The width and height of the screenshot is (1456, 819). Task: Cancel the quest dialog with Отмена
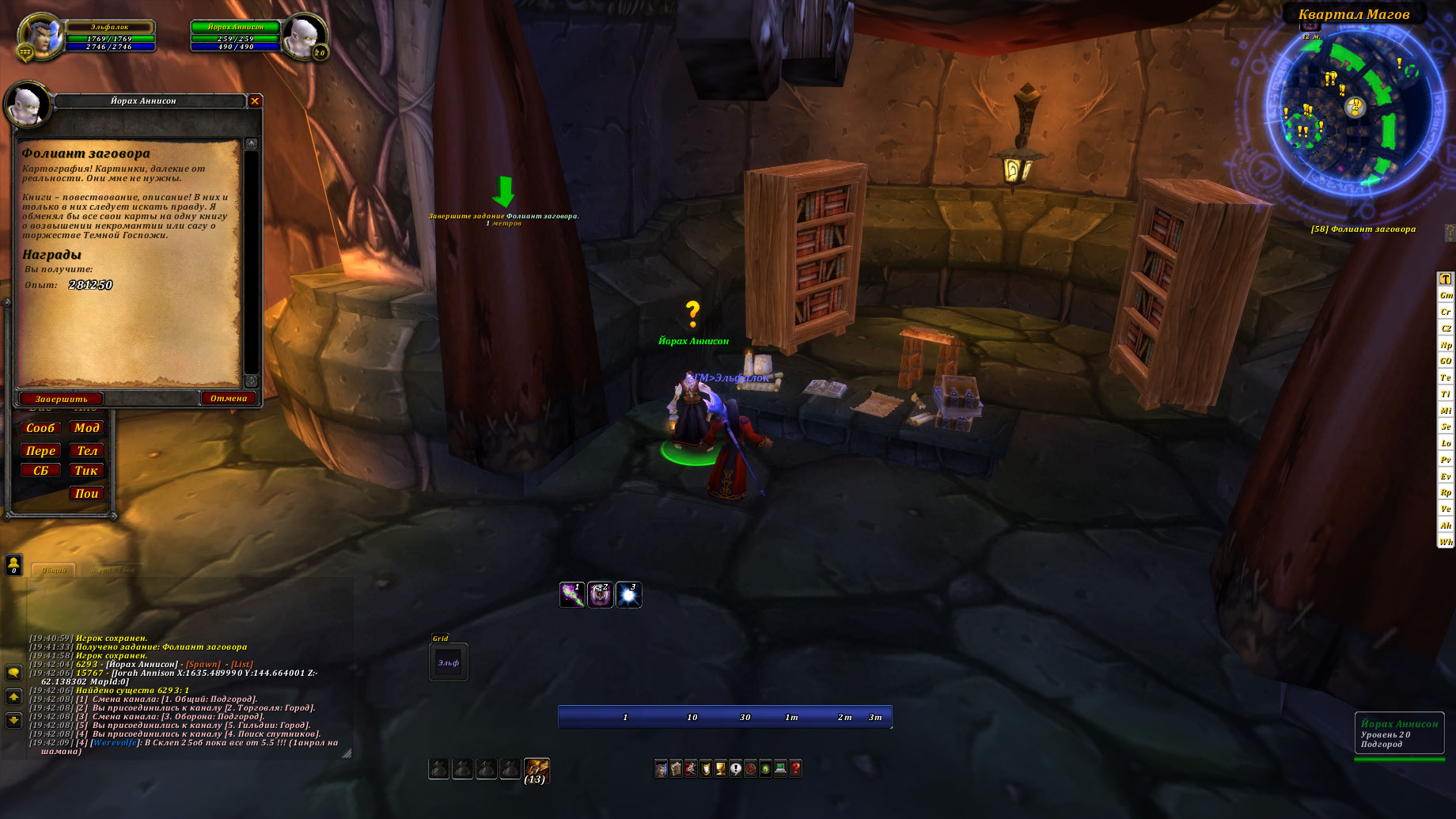click(229, 398)
